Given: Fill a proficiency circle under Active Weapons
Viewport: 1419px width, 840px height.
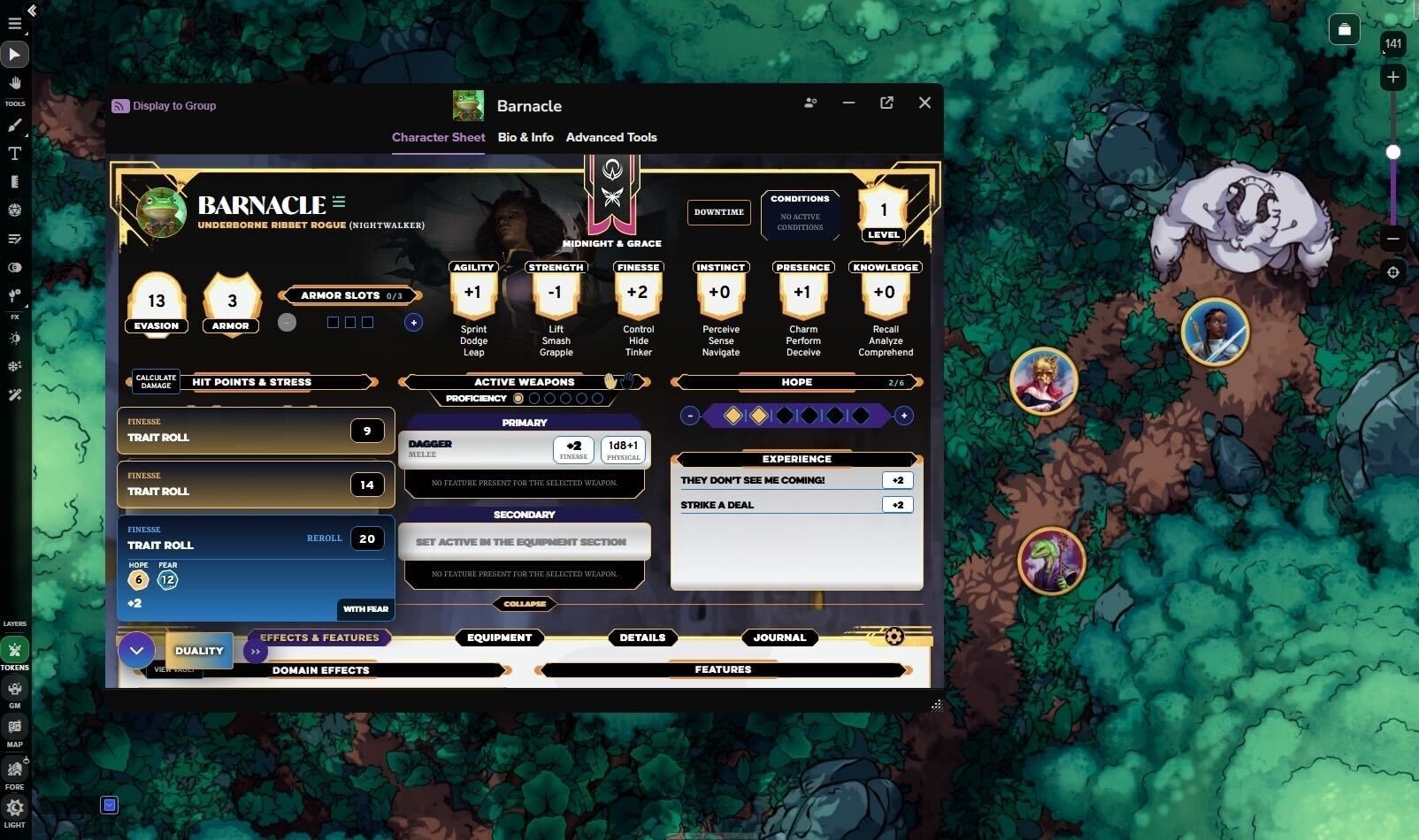Looking at the screenshot, I should click(x=534, y=398).
